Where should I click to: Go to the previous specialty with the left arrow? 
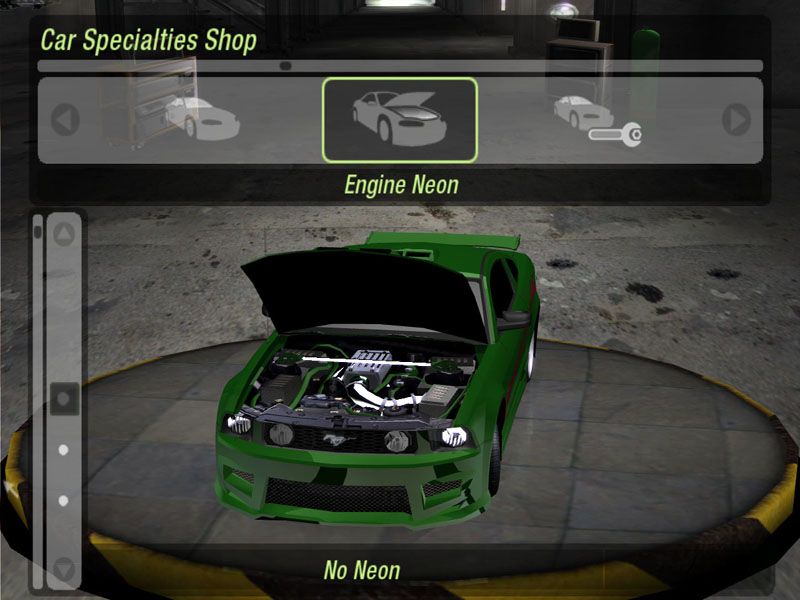pyautogui.click(x=65, y=120)
